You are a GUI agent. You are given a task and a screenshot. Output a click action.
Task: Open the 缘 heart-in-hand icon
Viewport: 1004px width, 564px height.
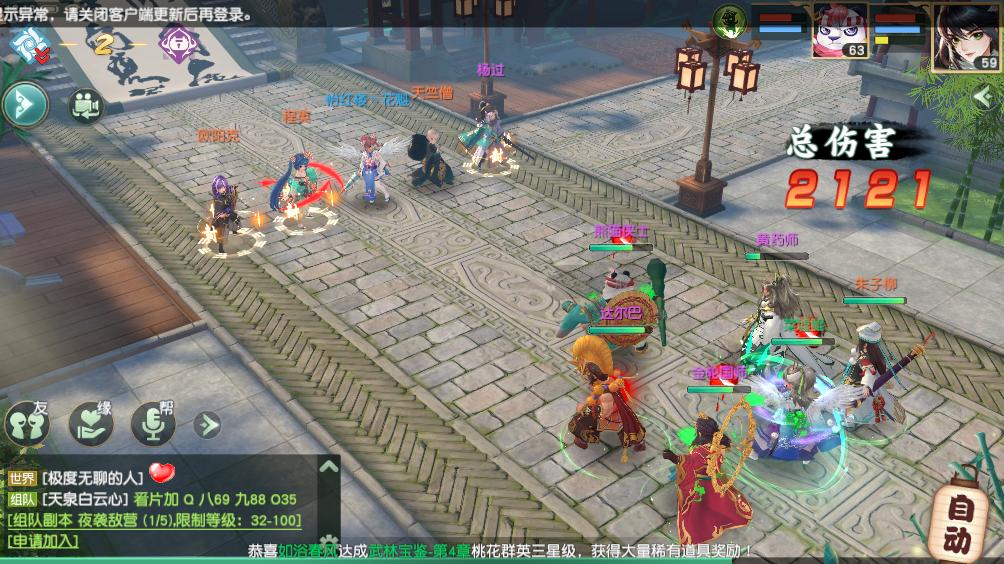tap(91, 423)
